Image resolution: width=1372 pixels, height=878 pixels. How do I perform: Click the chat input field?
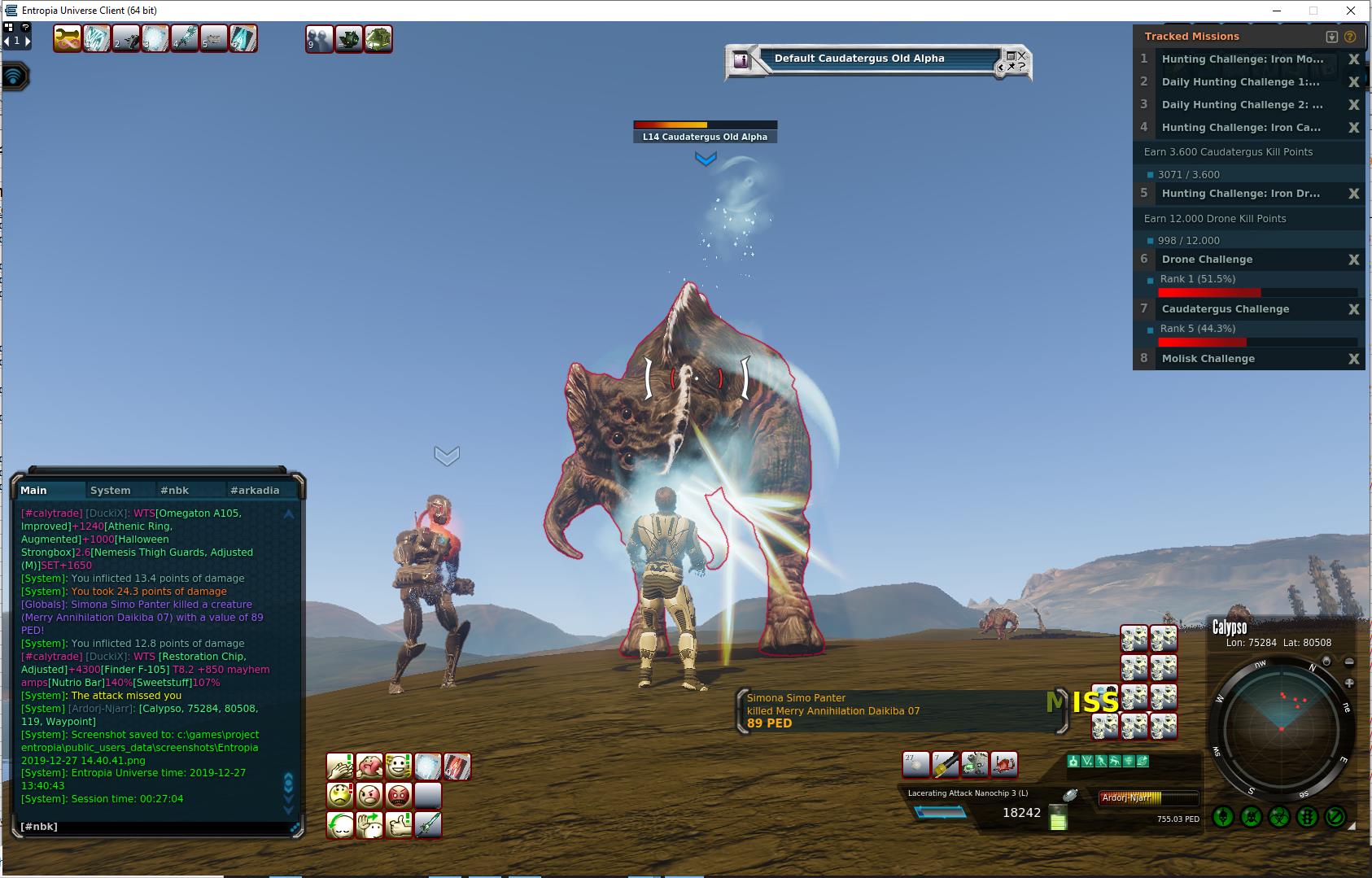[155, 827]
